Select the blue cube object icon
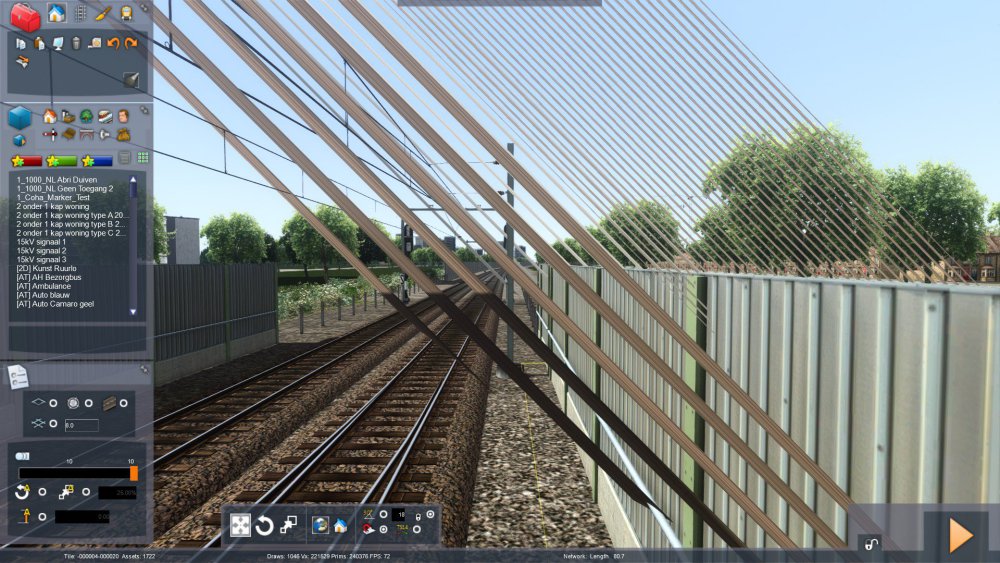The image size is (1000, 563). pos(19,118)
